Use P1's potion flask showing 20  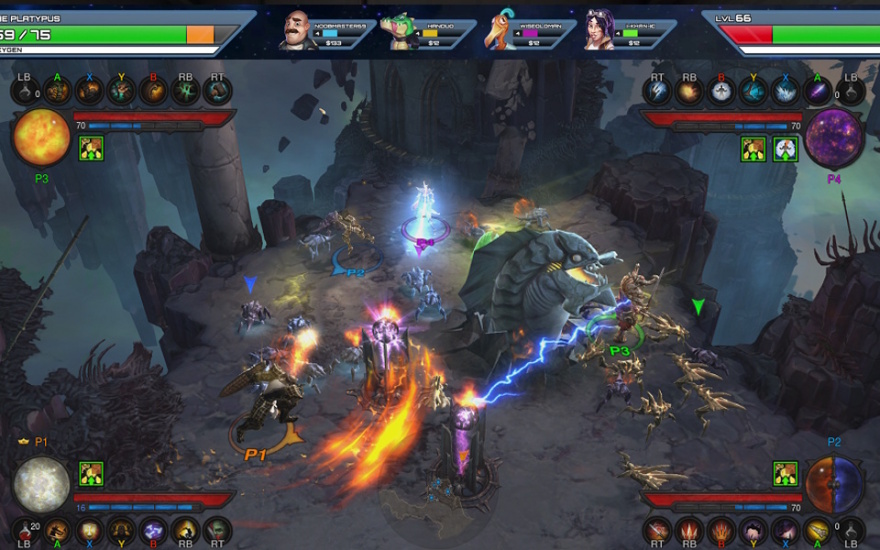point(26,529)
